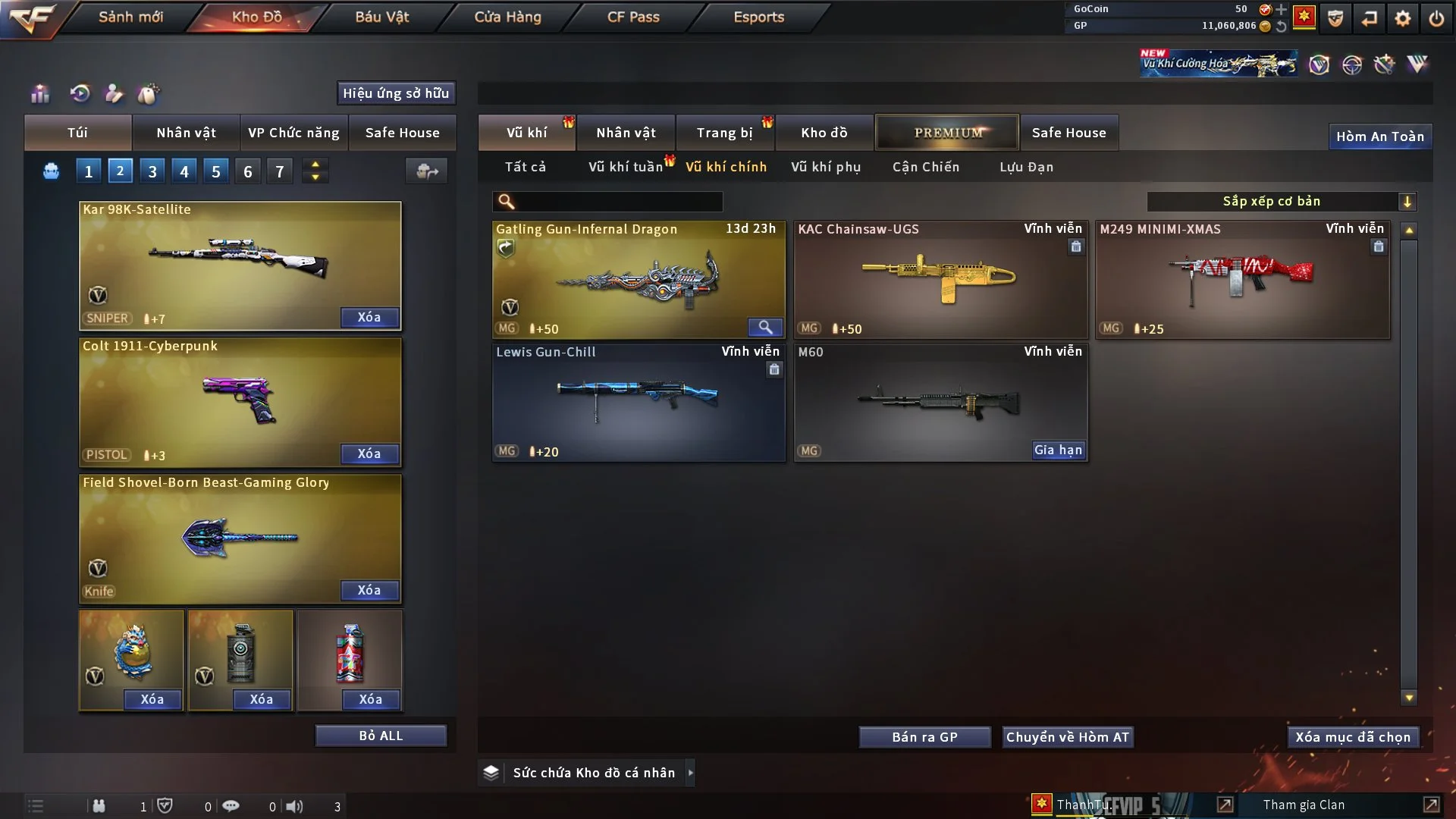Transfer item with Chuyển về Hòm AT
The width and height of the screenshot is (1456, 819).
pos(1067,737)
